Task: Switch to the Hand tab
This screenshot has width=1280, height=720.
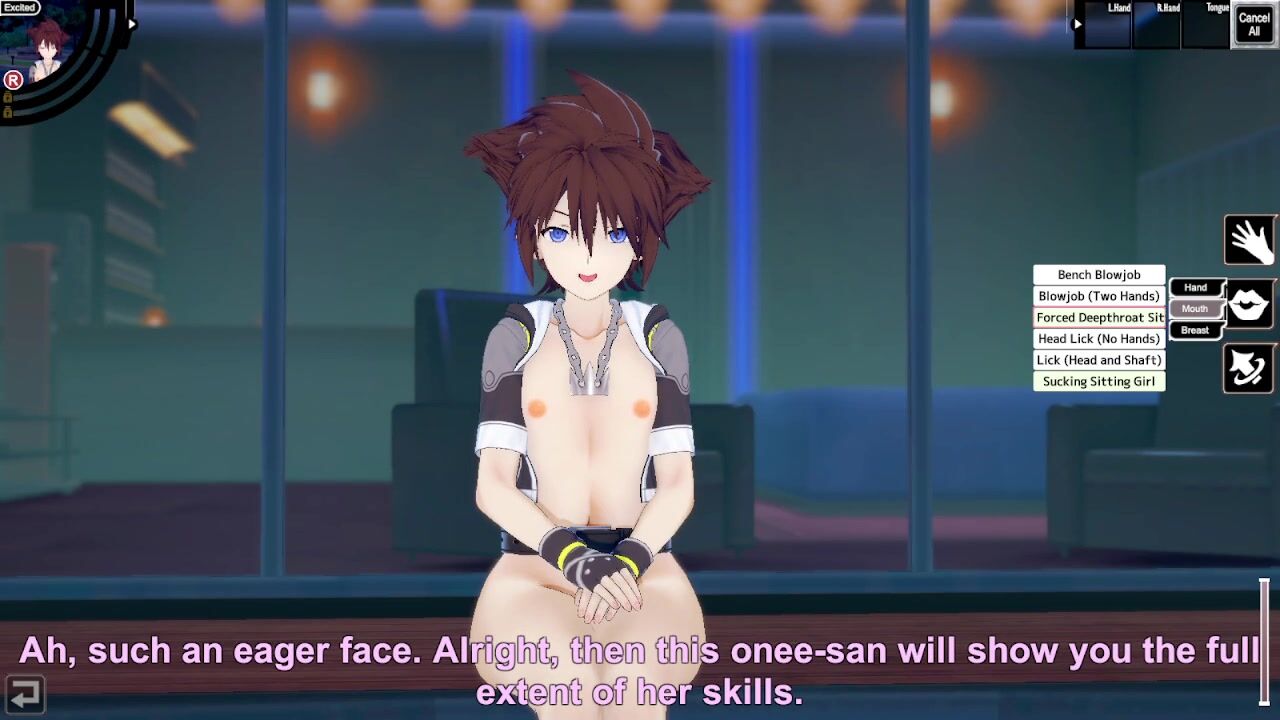Action: [x=1196, y=288]
